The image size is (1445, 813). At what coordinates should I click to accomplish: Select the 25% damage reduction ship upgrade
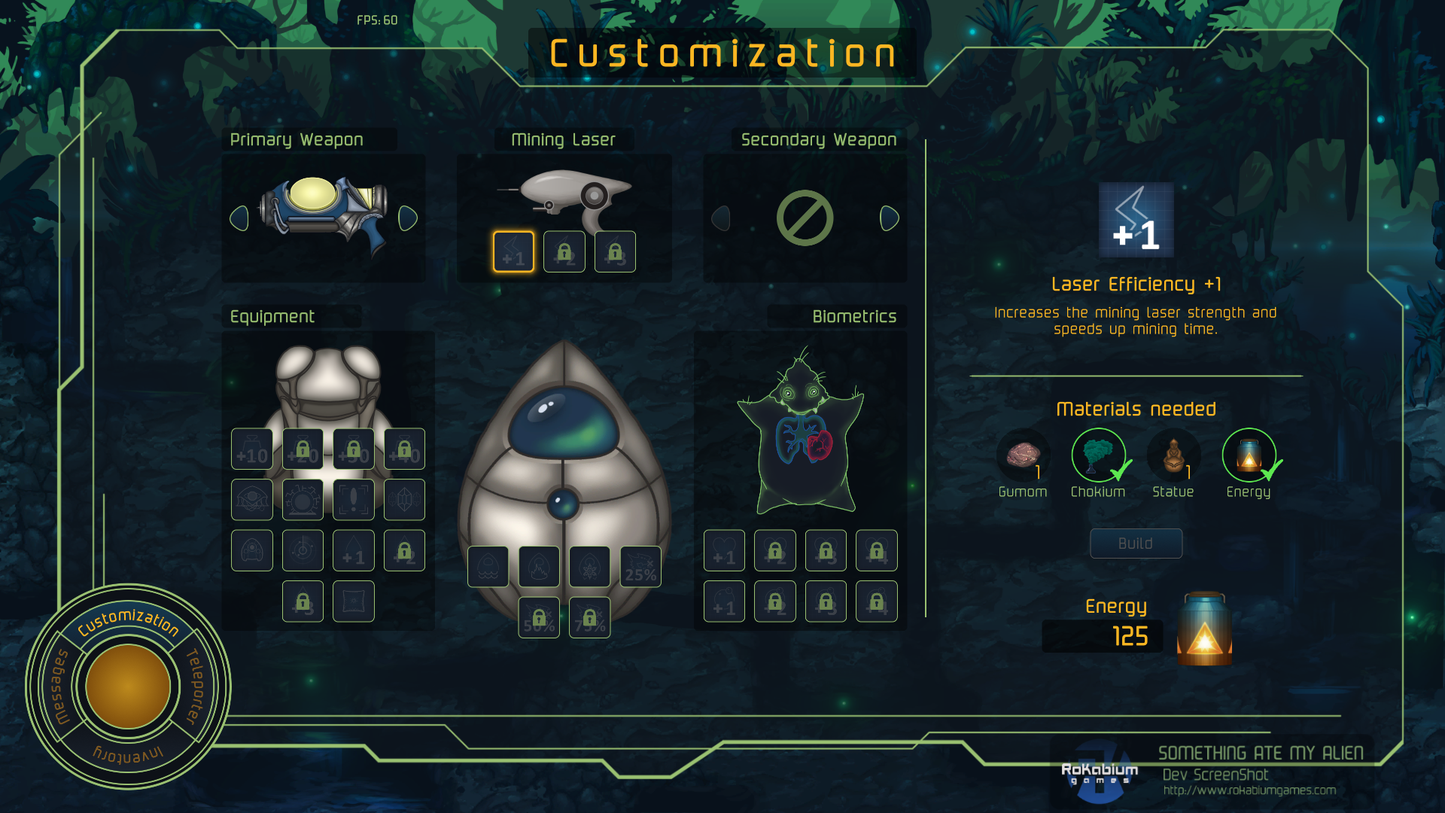click(639, 567)
